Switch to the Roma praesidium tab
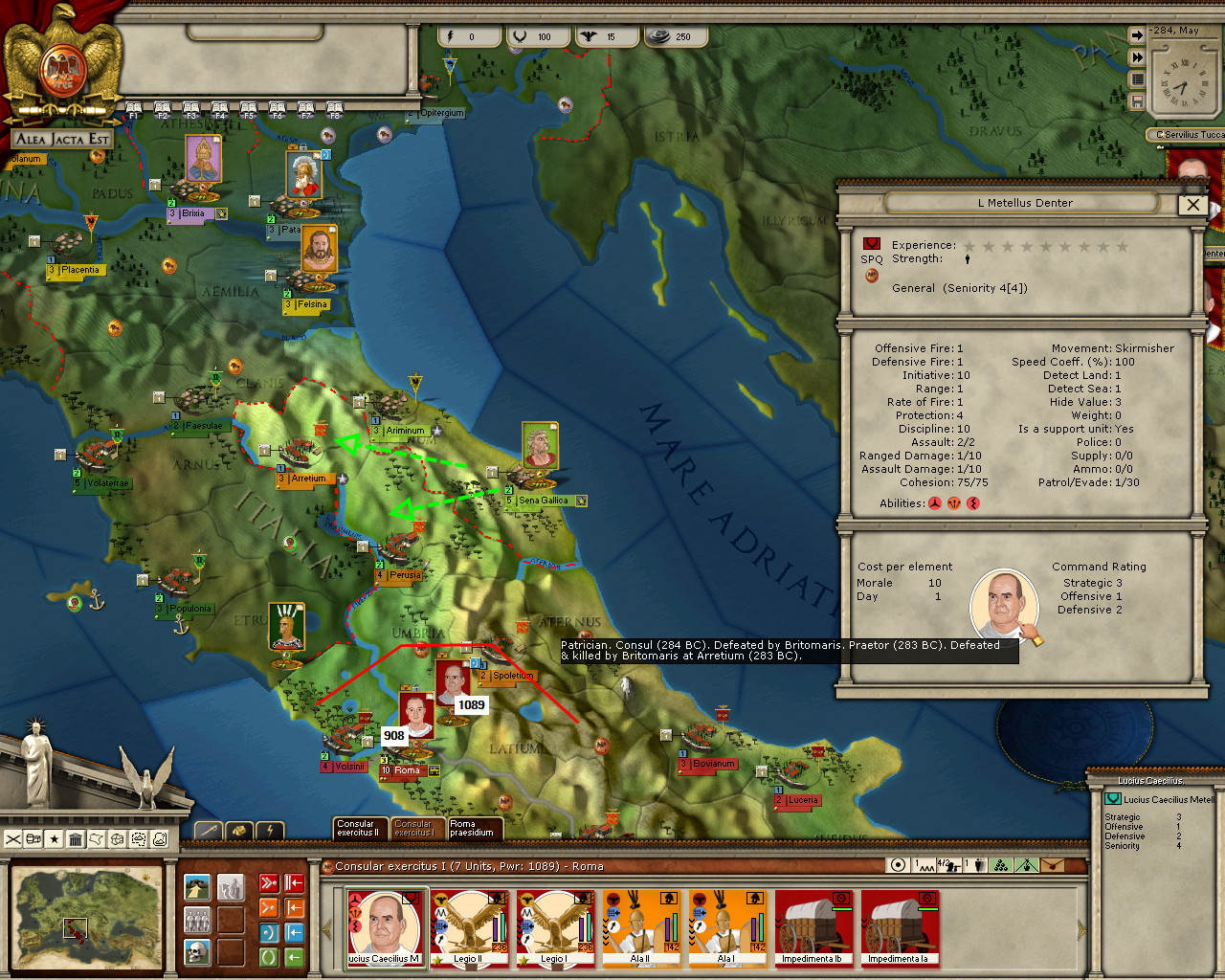The height and width of the screenshot is (980, 1225). coord(473,829)
